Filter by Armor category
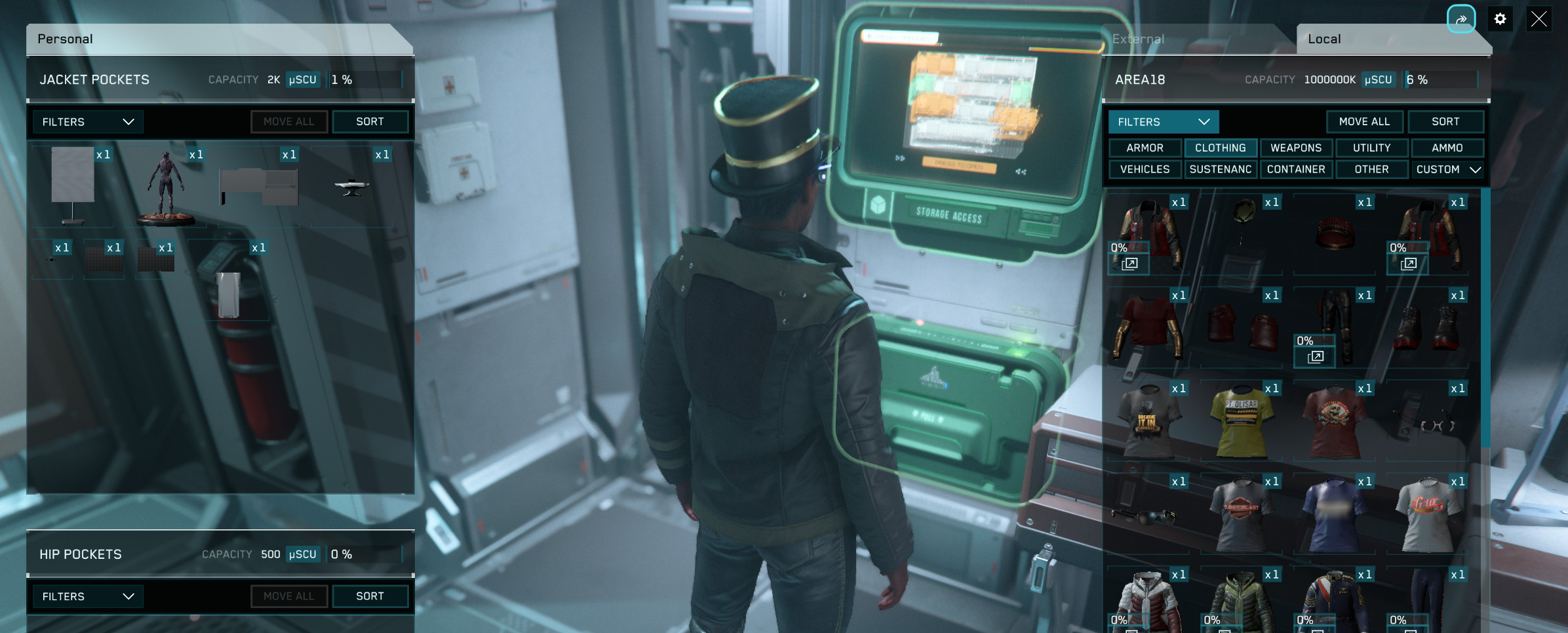Screen dimensions: 1568x633 (x=1145, y=148)
